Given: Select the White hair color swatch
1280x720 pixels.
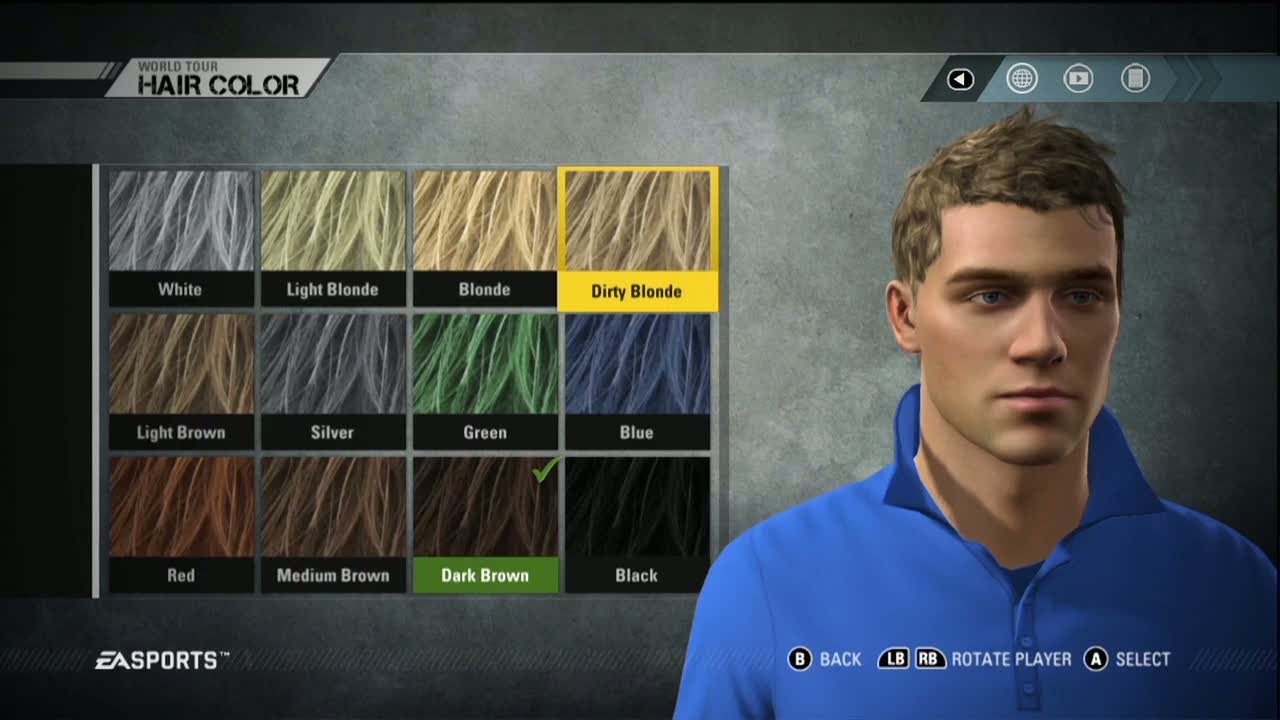Looking at the screenshot, I should (x=181, y=237).
